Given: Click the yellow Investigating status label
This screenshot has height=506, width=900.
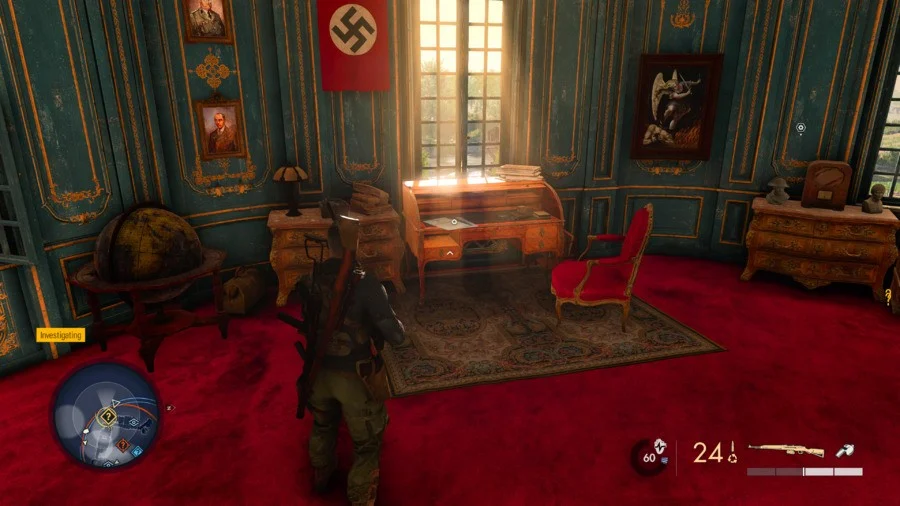Looking at the screenshot, I should (x=60, y=336).
